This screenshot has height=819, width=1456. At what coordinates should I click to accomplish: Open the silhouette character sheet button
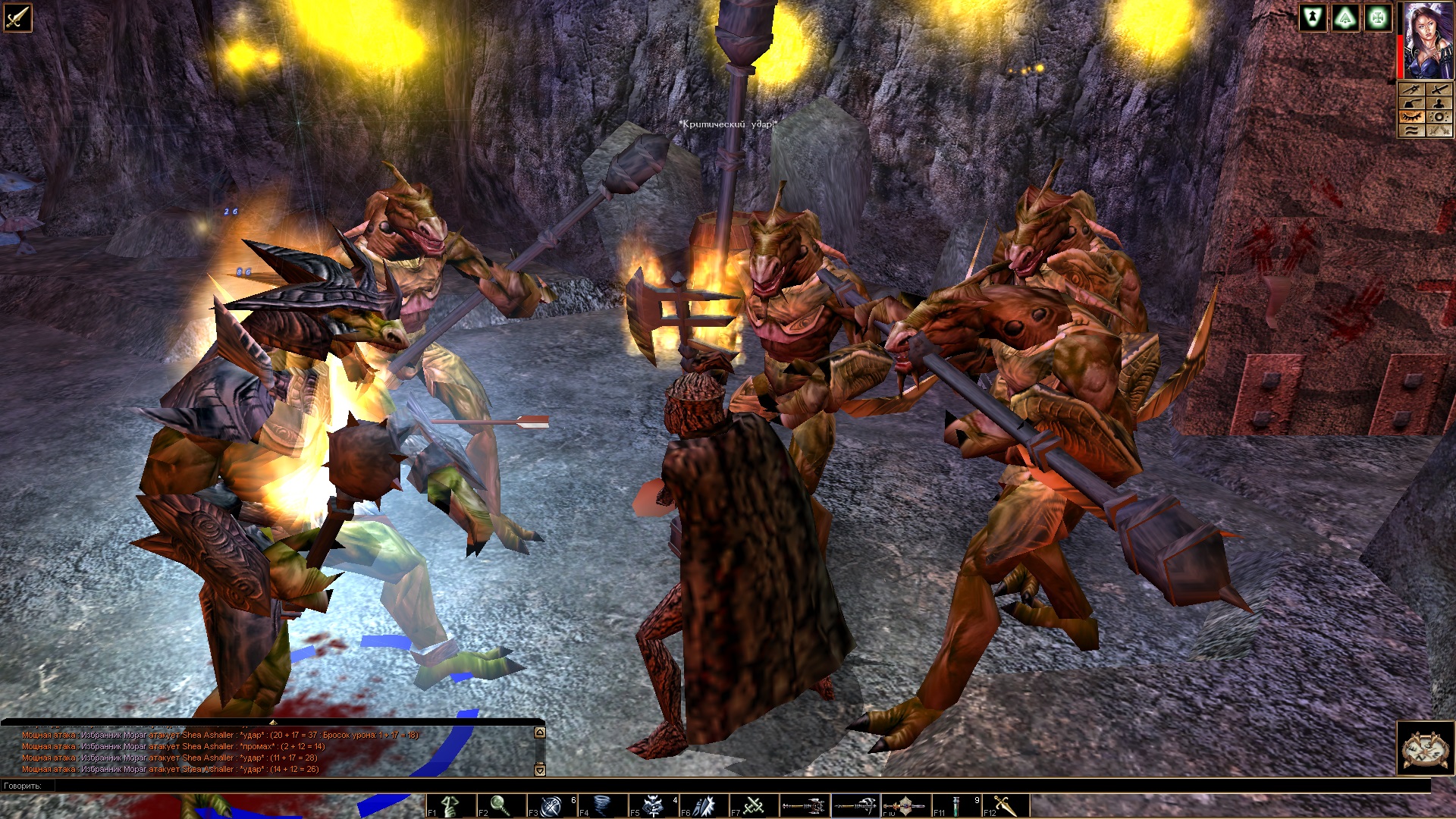(1439, 103)
